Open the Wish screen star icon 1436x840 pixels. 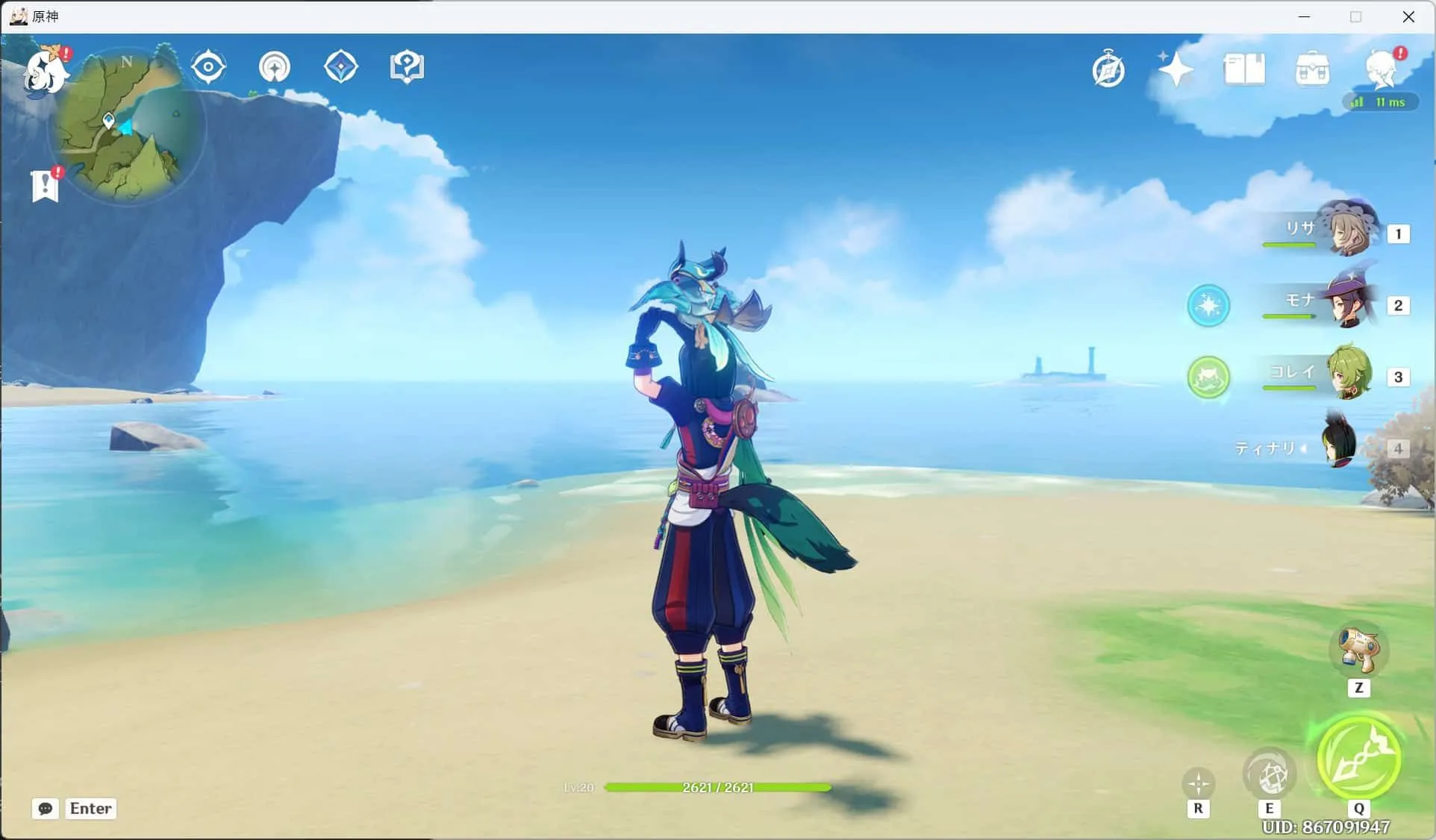pos(1175,69)
